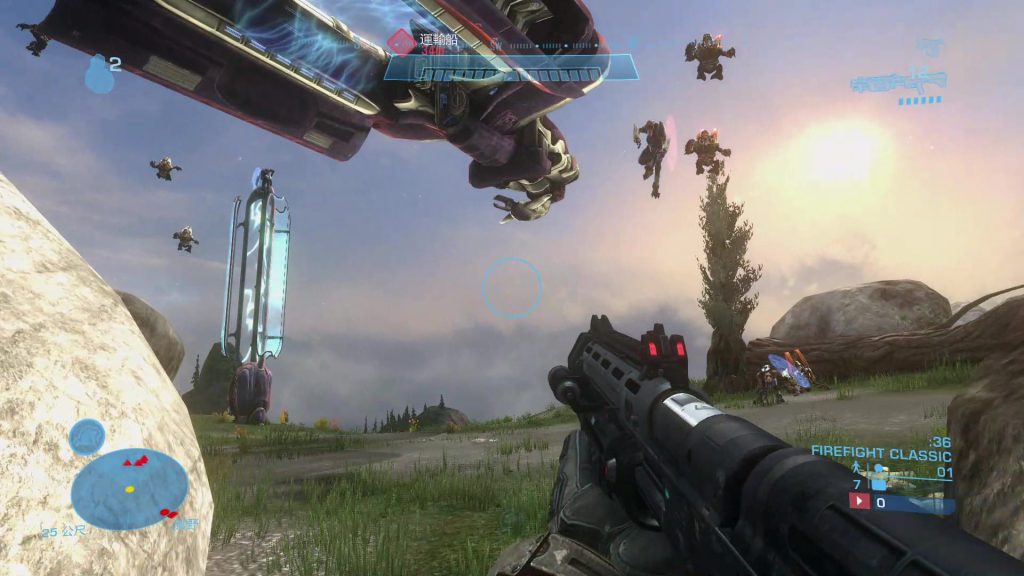
Task: Click the red arrow team score icon
Action: click(x=859, y=502)
